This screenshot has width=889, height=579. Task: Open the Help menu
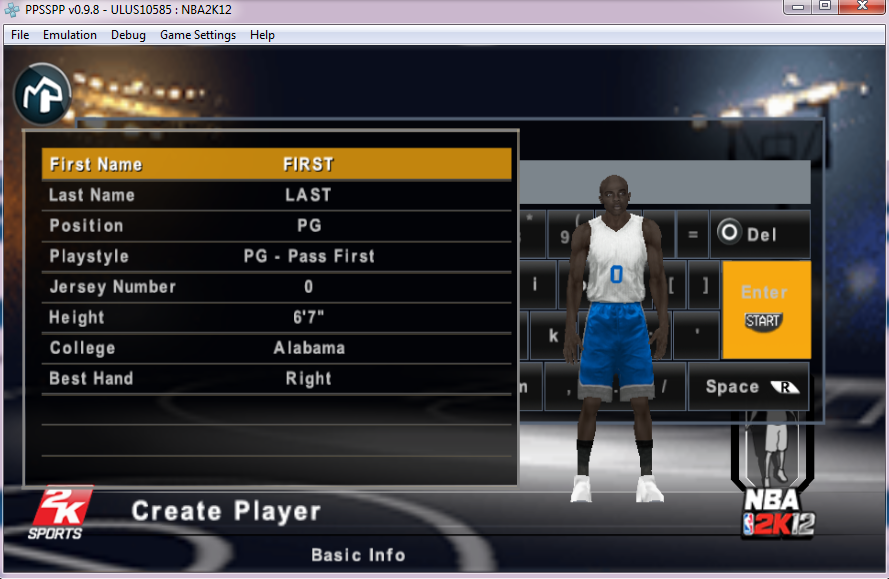click(x=262, y=35)
